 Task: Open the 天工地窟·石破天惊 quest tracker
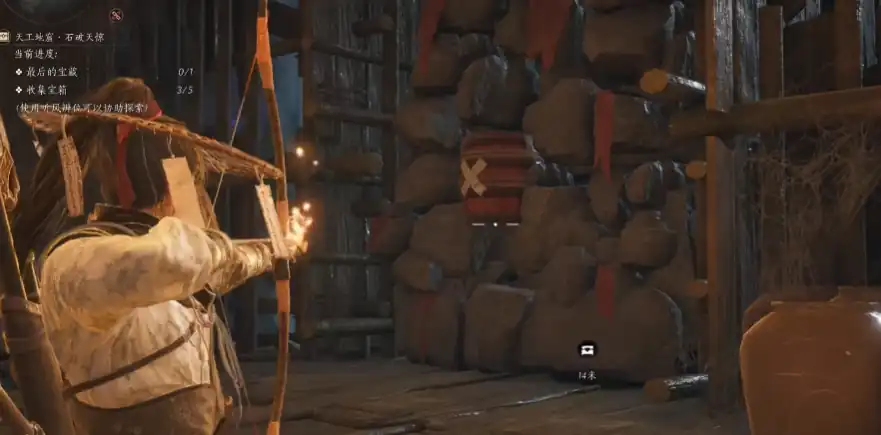[x=58, y=37]
